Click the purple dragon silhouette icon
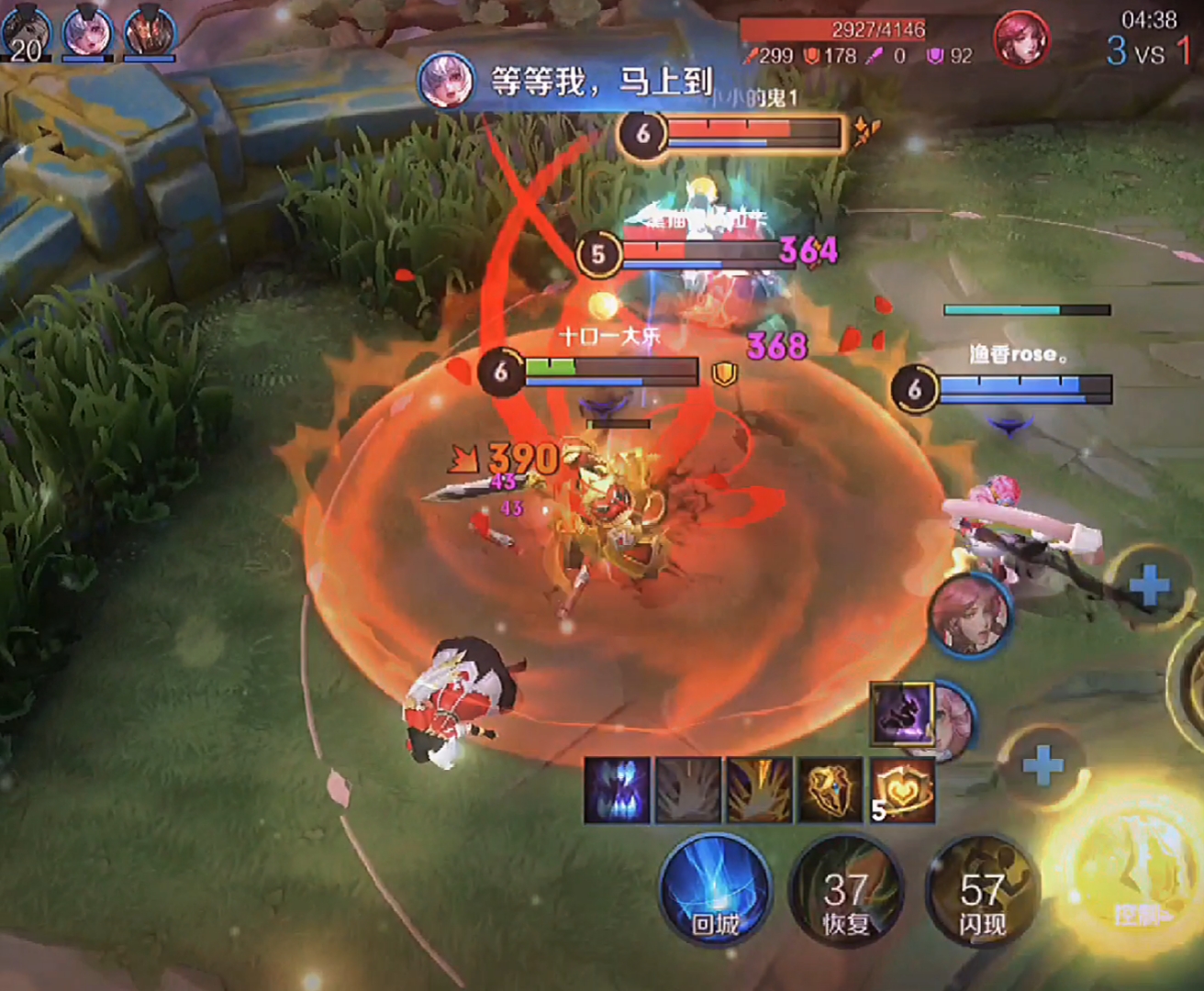The image size is (1204, 991). pyautogui.click(x=900, y=713)
